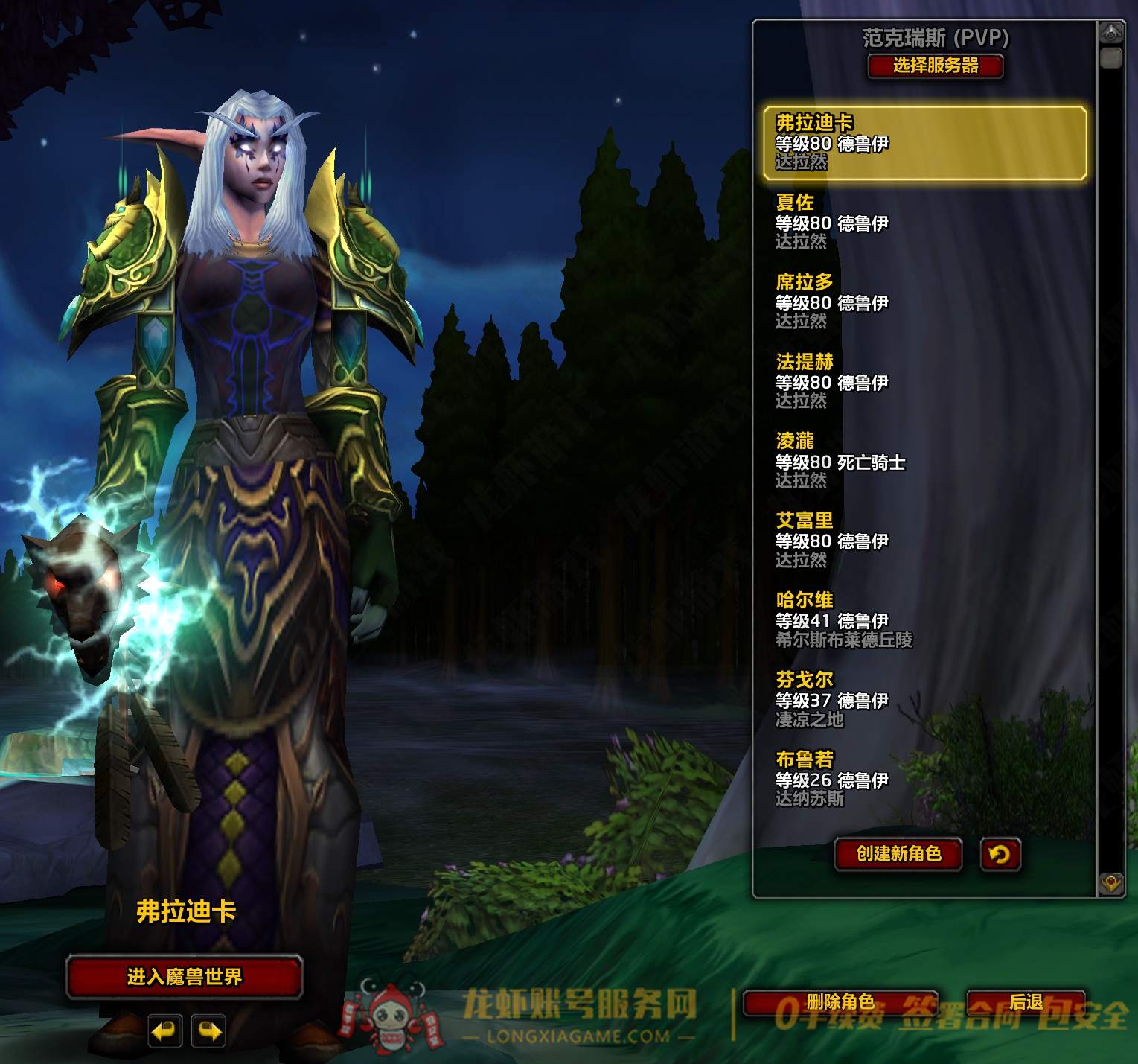Choose character 艾富里

924,541
